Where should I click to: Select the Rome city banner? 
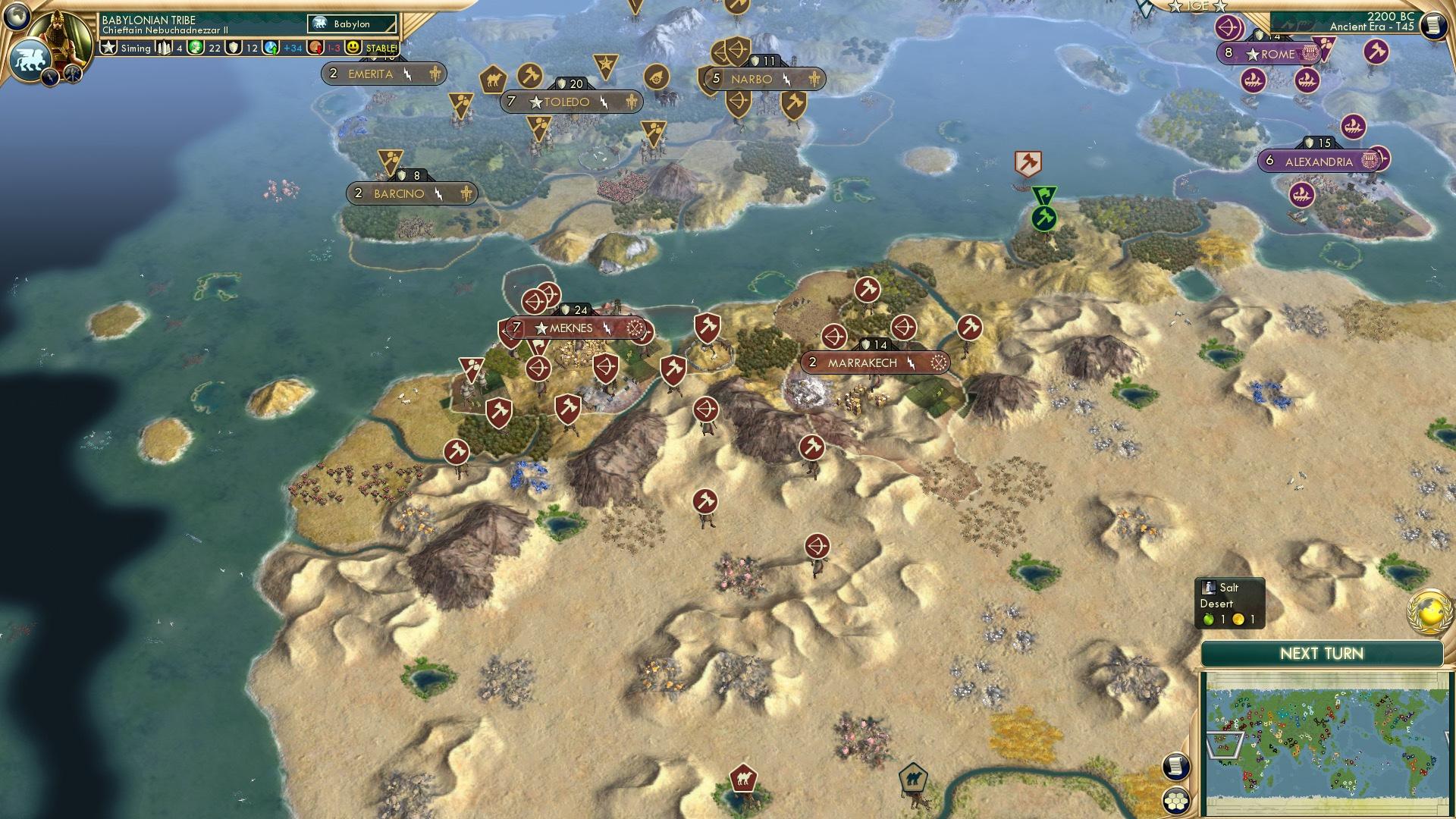(x=1269, y=54)
